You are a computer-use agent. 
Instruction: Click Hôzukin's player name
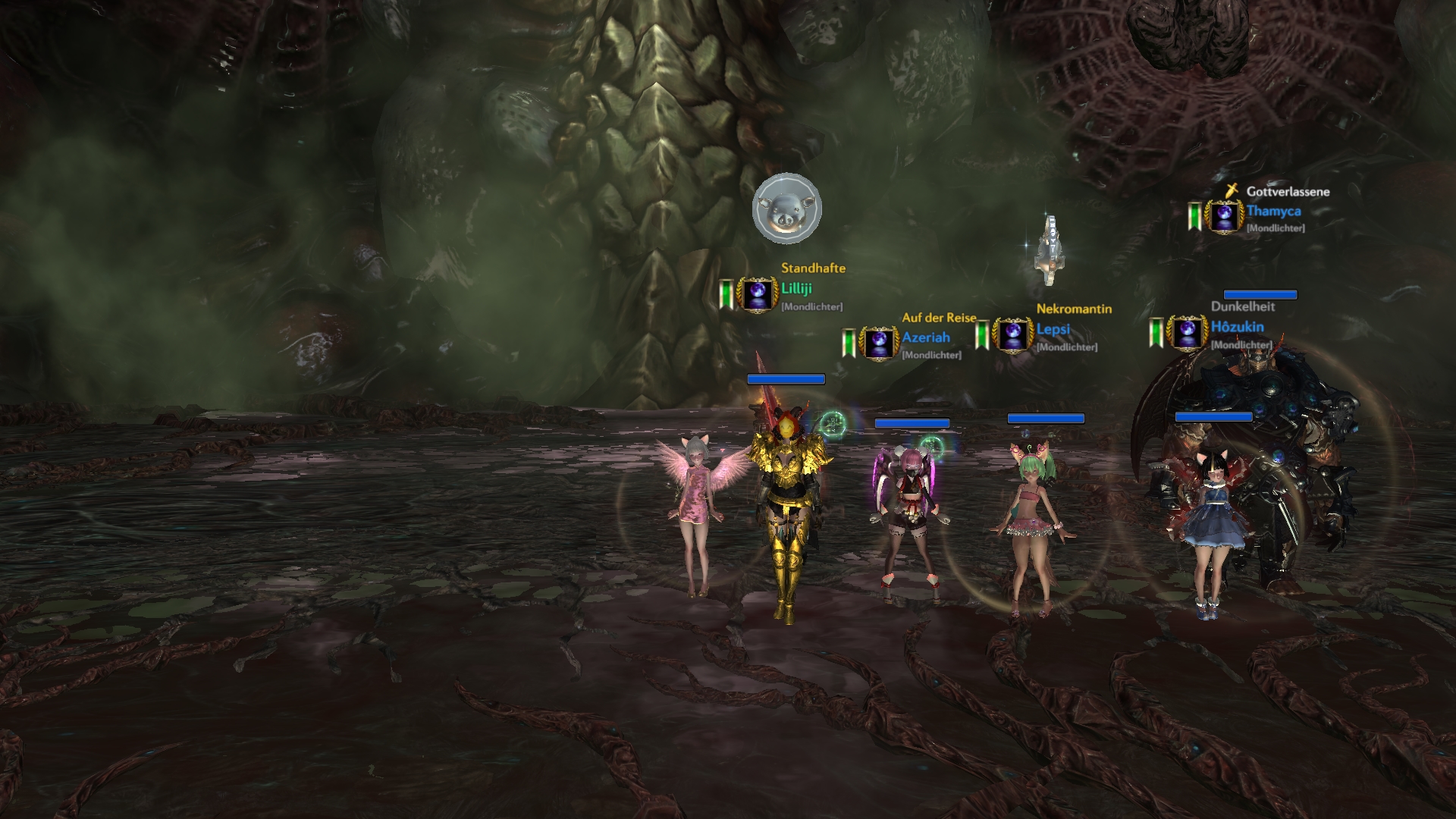coord(1237,327)
